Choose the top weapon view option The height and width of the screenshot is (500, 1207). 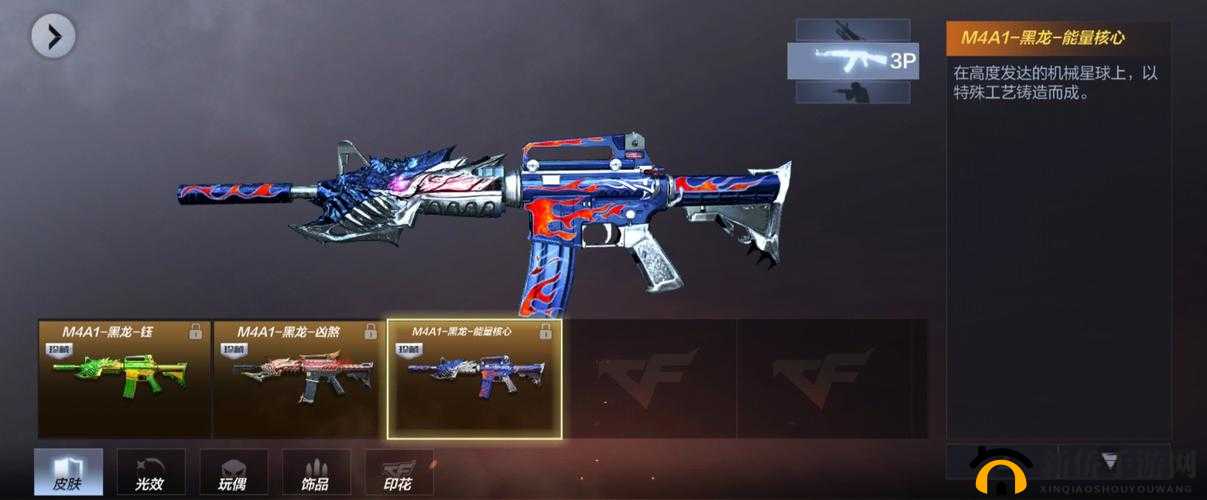point(853,29)
